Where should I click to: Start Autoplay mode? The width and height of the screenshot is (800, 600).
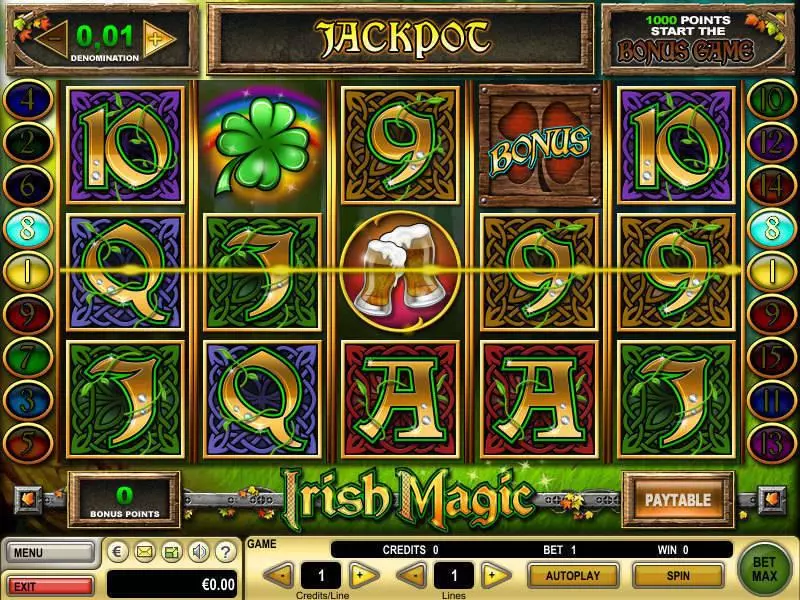573,575
